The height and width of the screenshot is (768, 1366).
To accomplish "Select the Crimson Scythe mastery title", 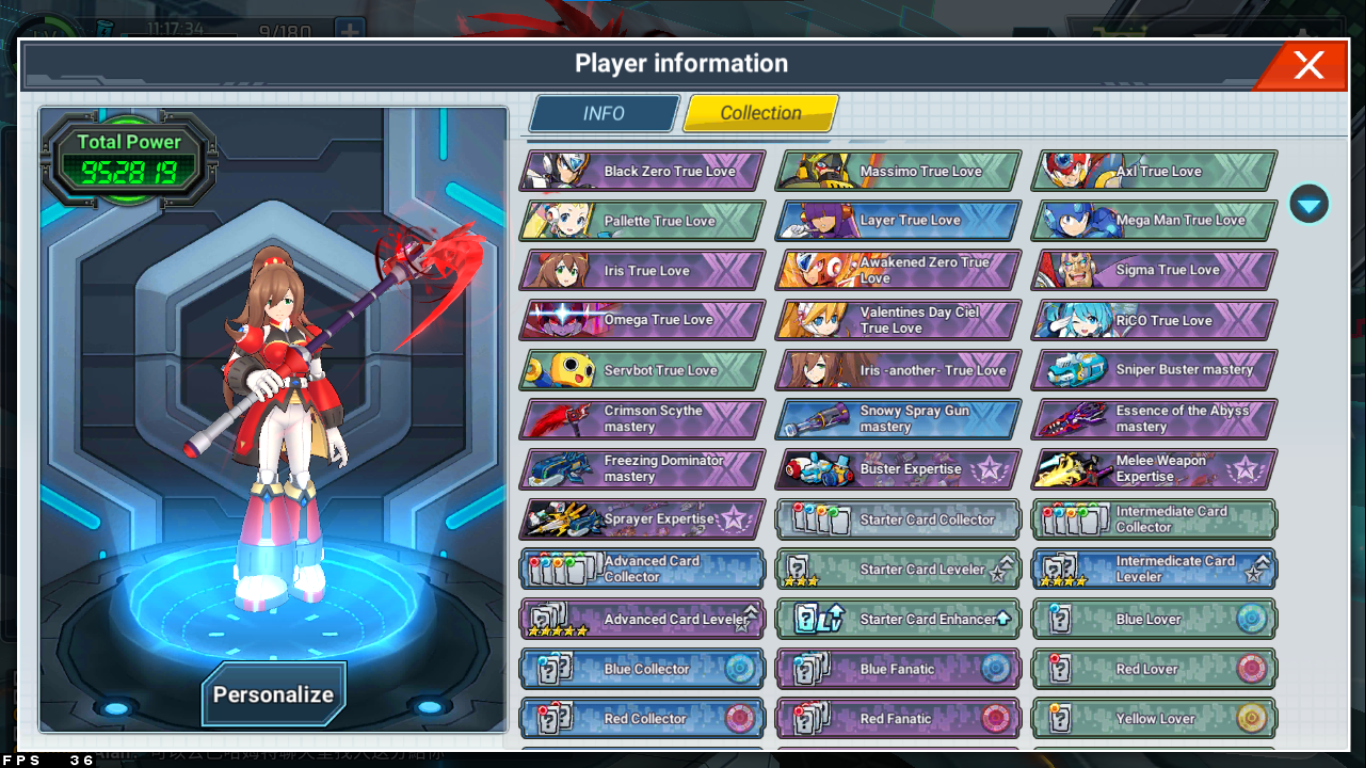I will [x=642, y=419].
